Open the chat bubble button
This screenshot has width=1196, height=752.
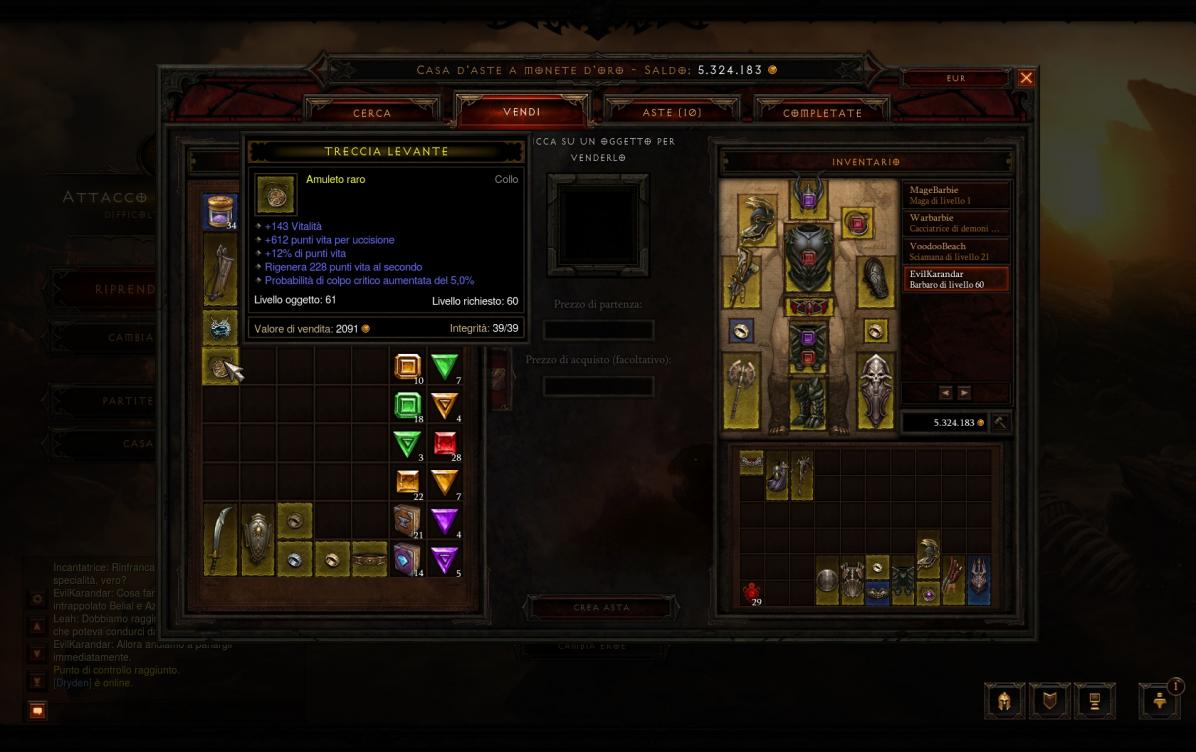tap(37, 710)
